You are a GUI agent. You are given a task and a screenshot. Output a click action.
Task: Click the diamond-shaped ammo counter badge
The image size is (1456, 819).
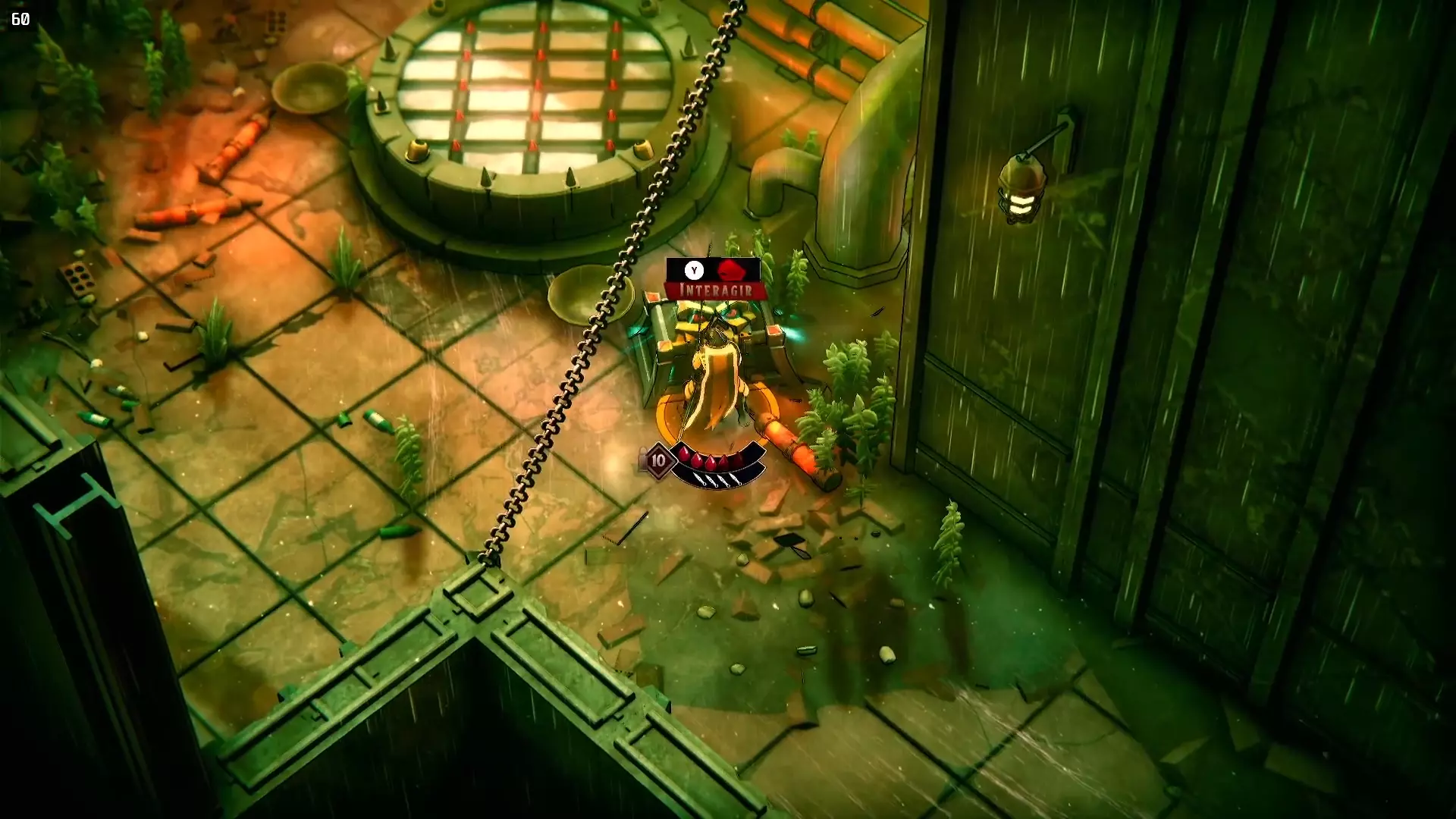click(x=659, y=460)
